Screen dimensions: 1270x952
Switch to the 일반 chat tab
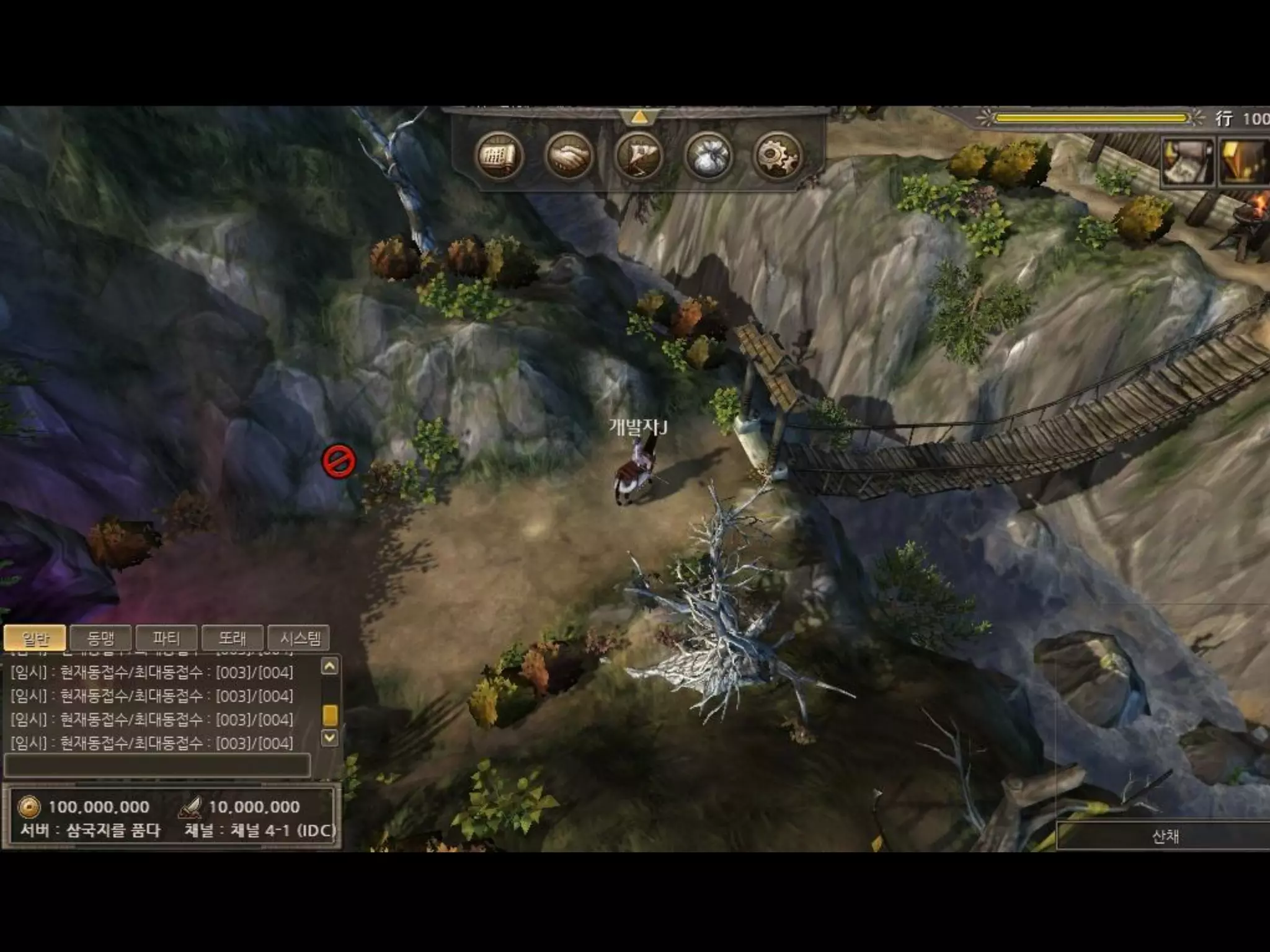35,638
